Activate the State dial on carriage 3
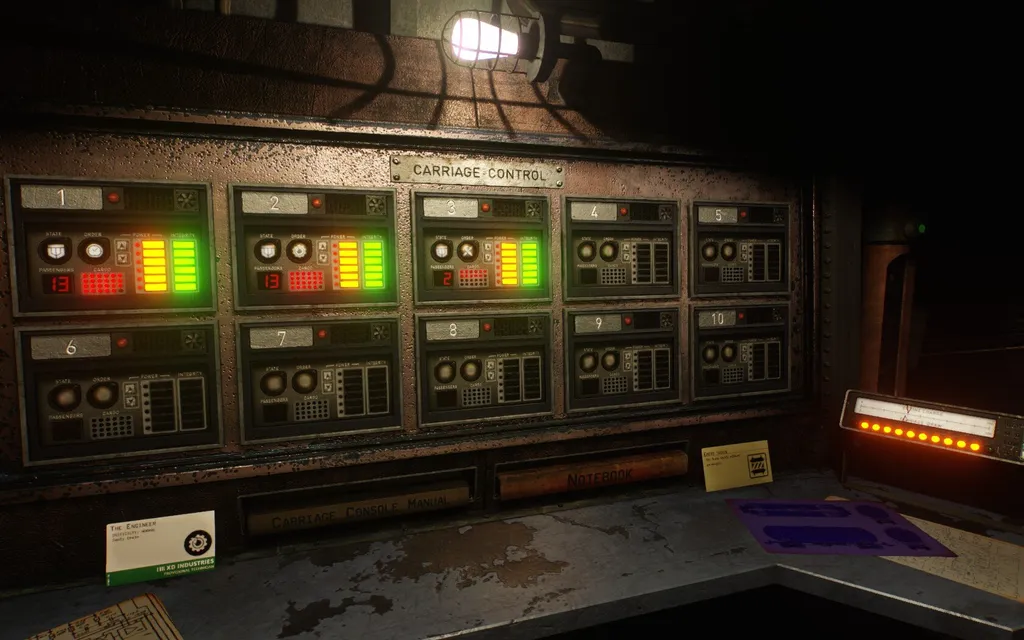Screen dimensions: 1024x640 tap(439, 250)
